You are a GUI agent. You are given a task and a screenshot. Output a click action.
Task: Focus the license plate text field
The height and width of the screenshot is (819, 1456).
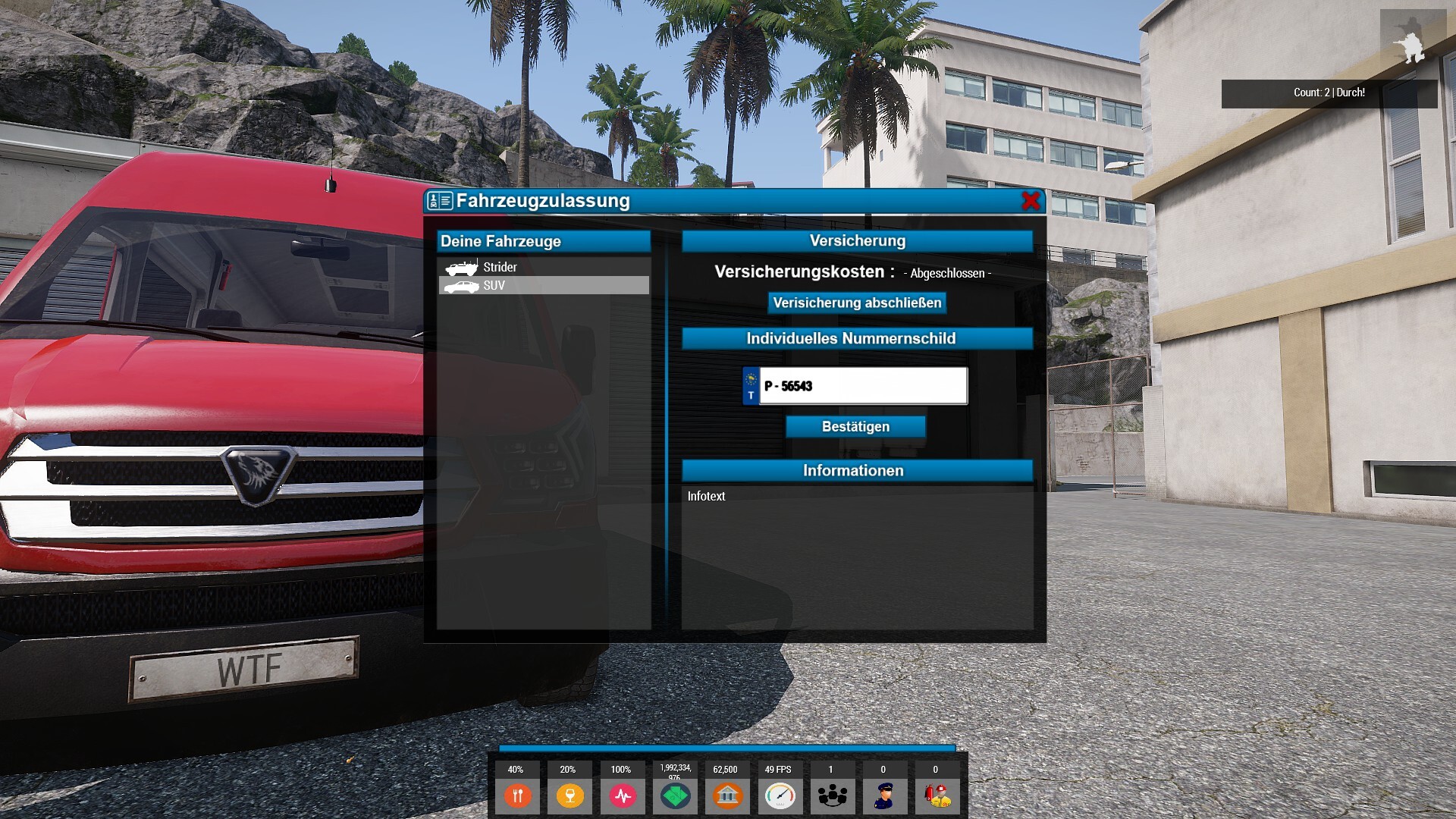pos(863,386)
